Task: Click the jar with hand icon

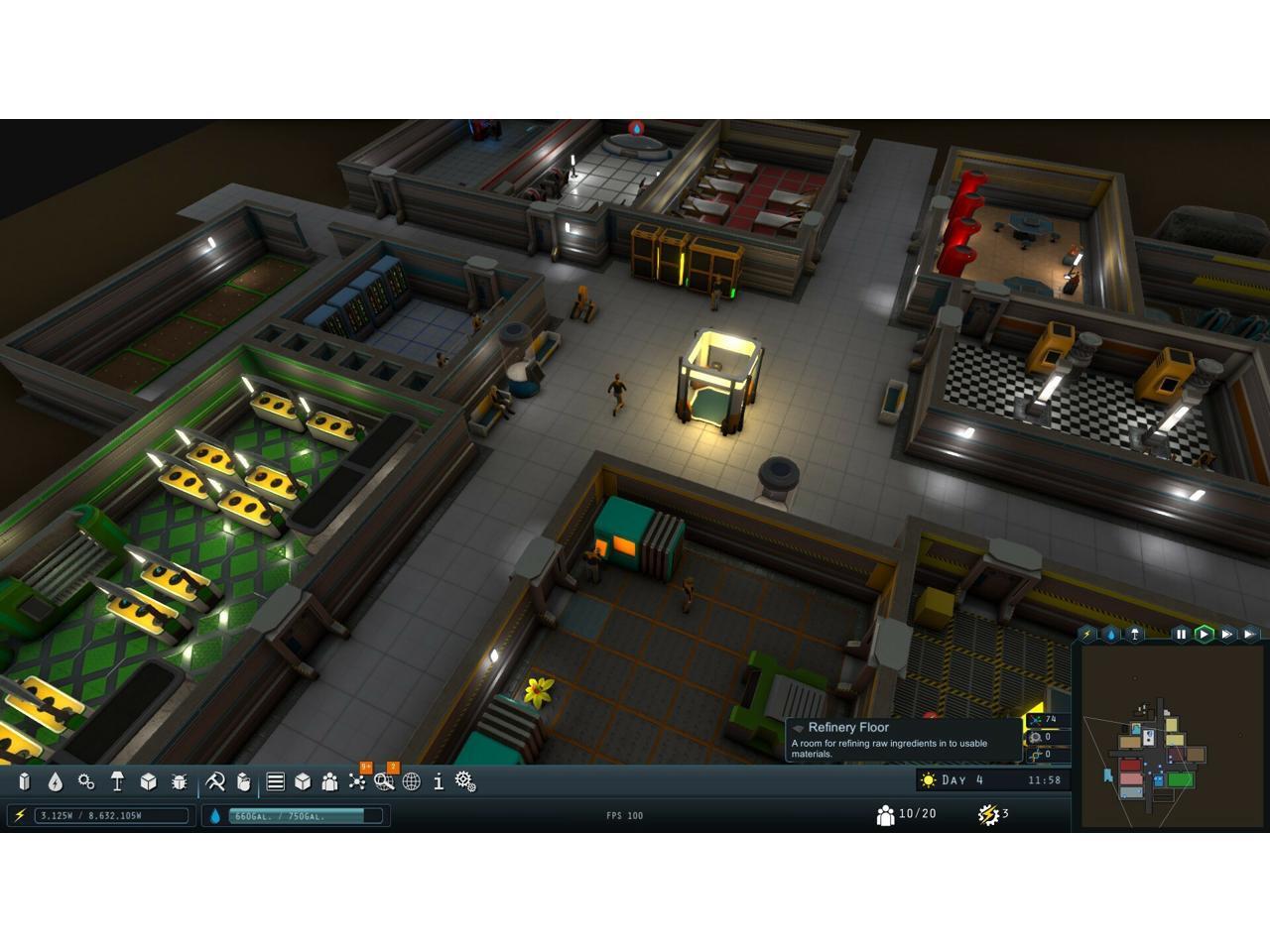Action: point(244,782)
